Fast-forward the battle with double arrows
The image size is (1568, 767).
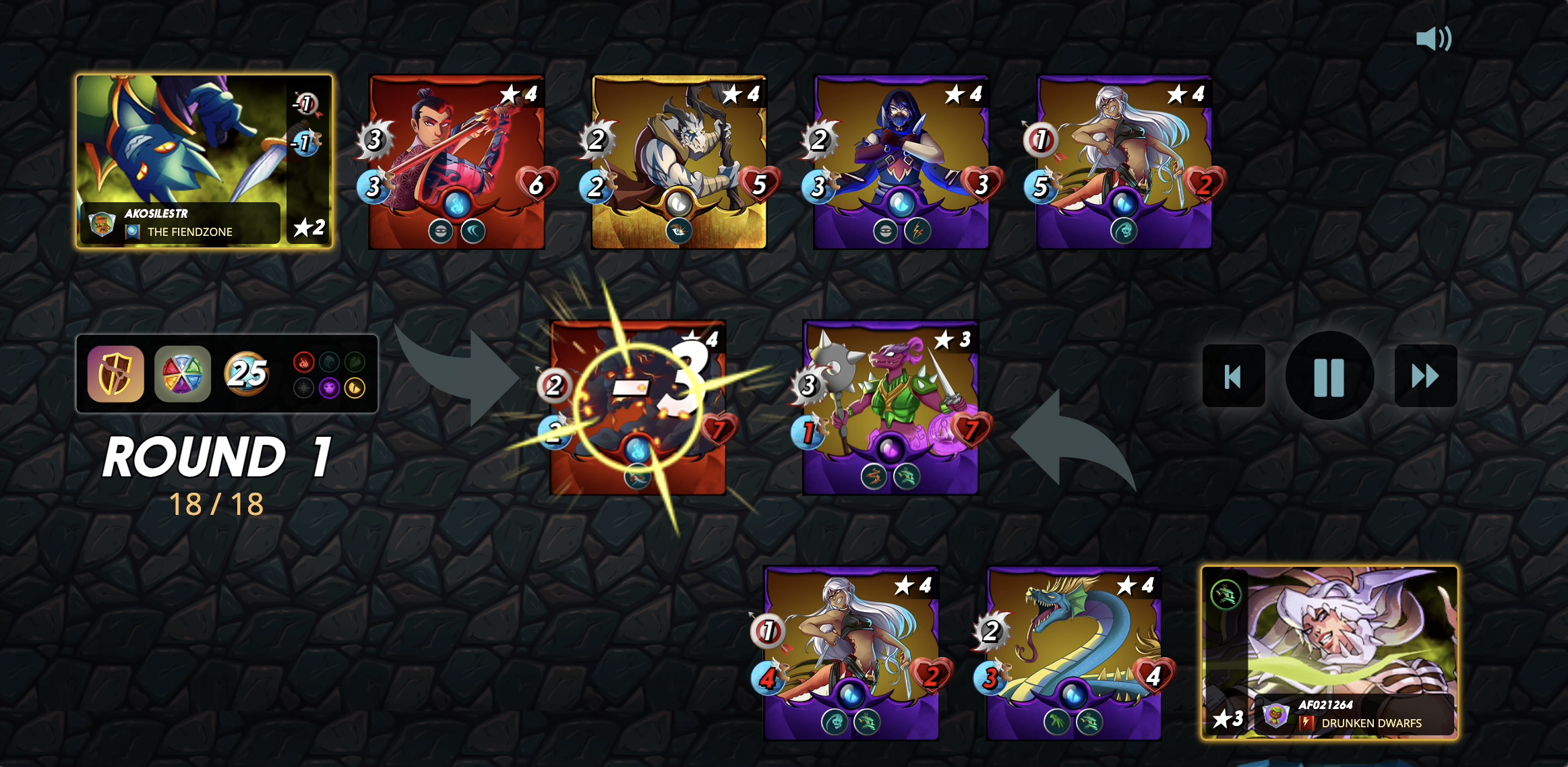[x=1425, y=375]
